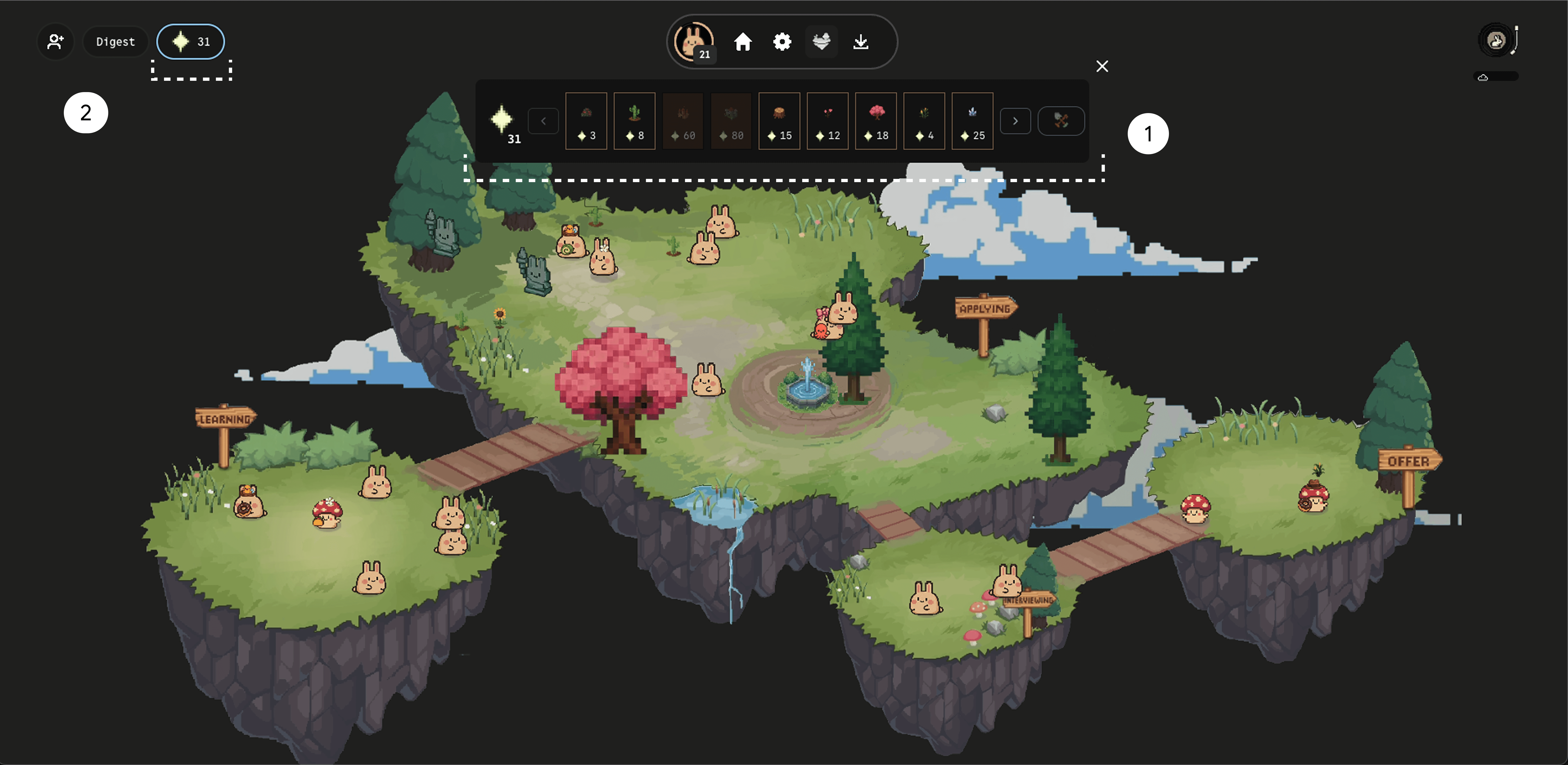
Task: Buy the red berry bush costing 3
Action: [586, 121]
